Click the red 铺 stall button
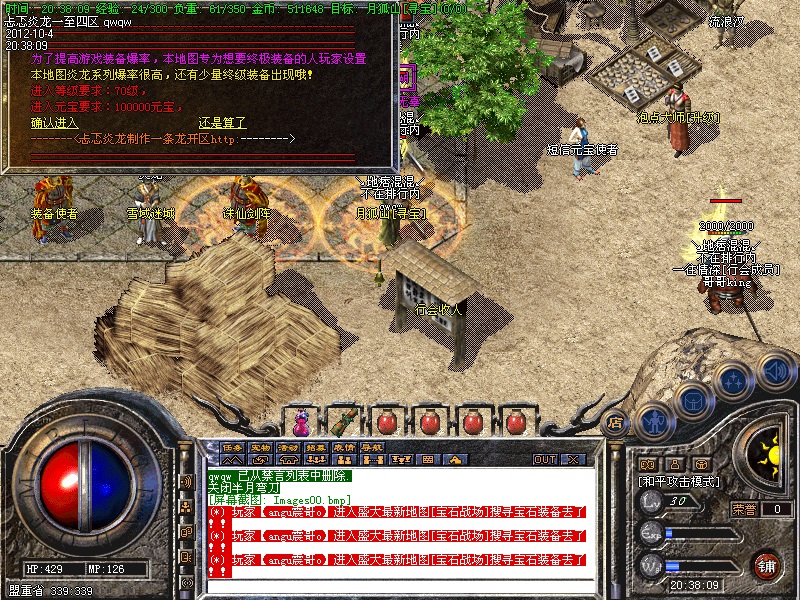 click(766, 565)
